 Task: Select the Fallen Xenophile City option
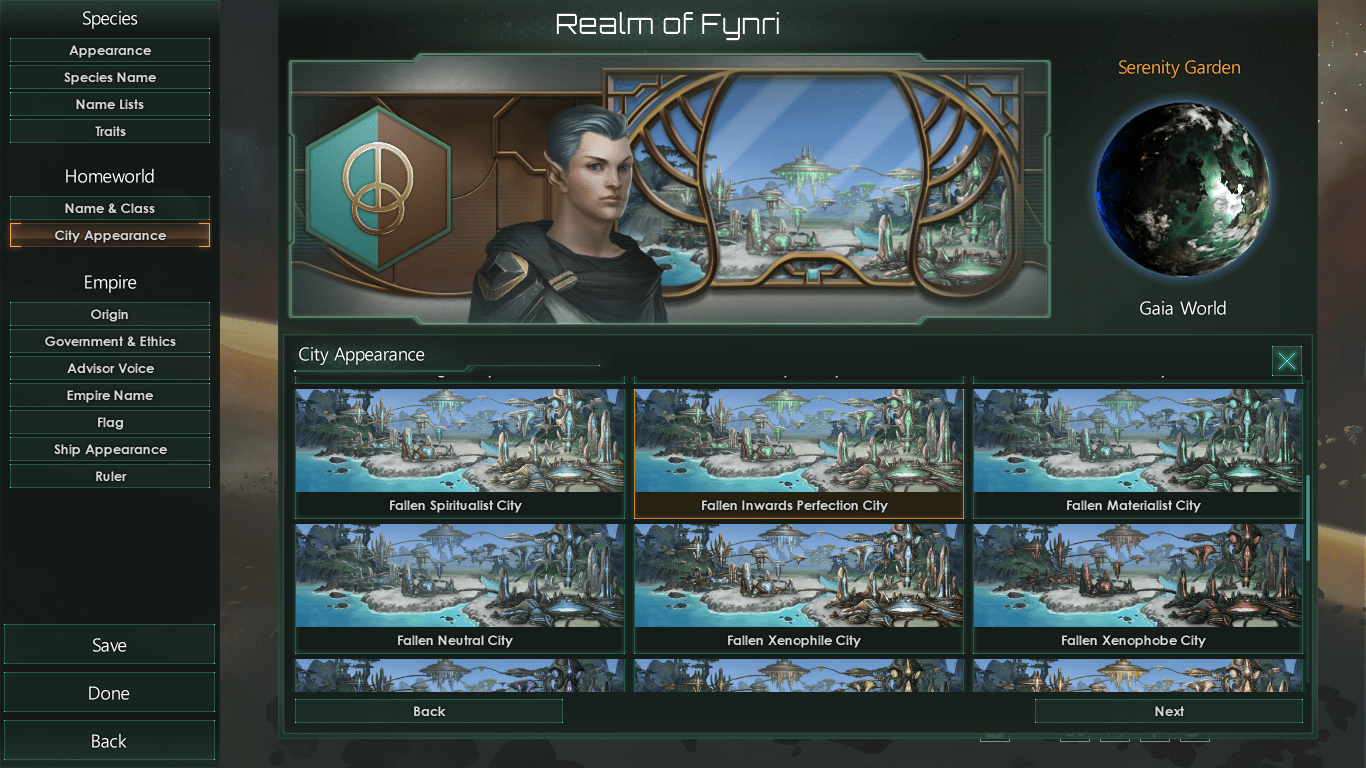tap(798, 587)
